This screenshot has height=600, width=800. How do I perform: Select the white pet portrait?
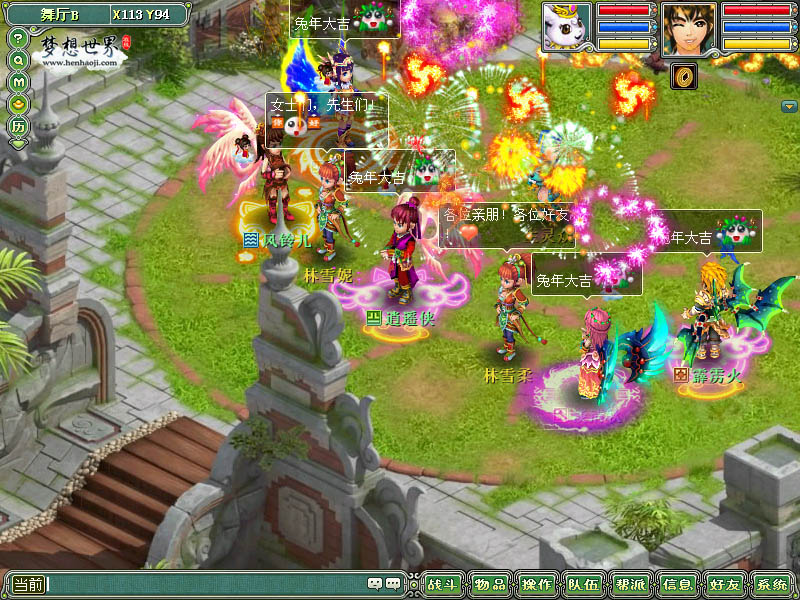click(x=567, y=27)
